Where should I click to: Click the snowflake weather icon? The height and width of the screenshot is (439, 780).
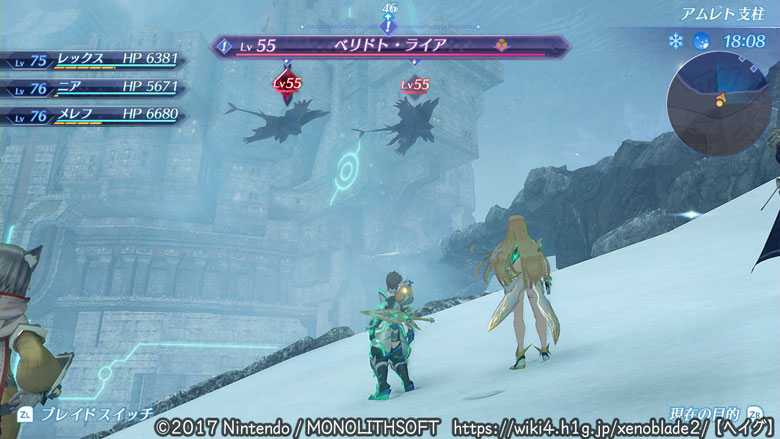(675, 42)
